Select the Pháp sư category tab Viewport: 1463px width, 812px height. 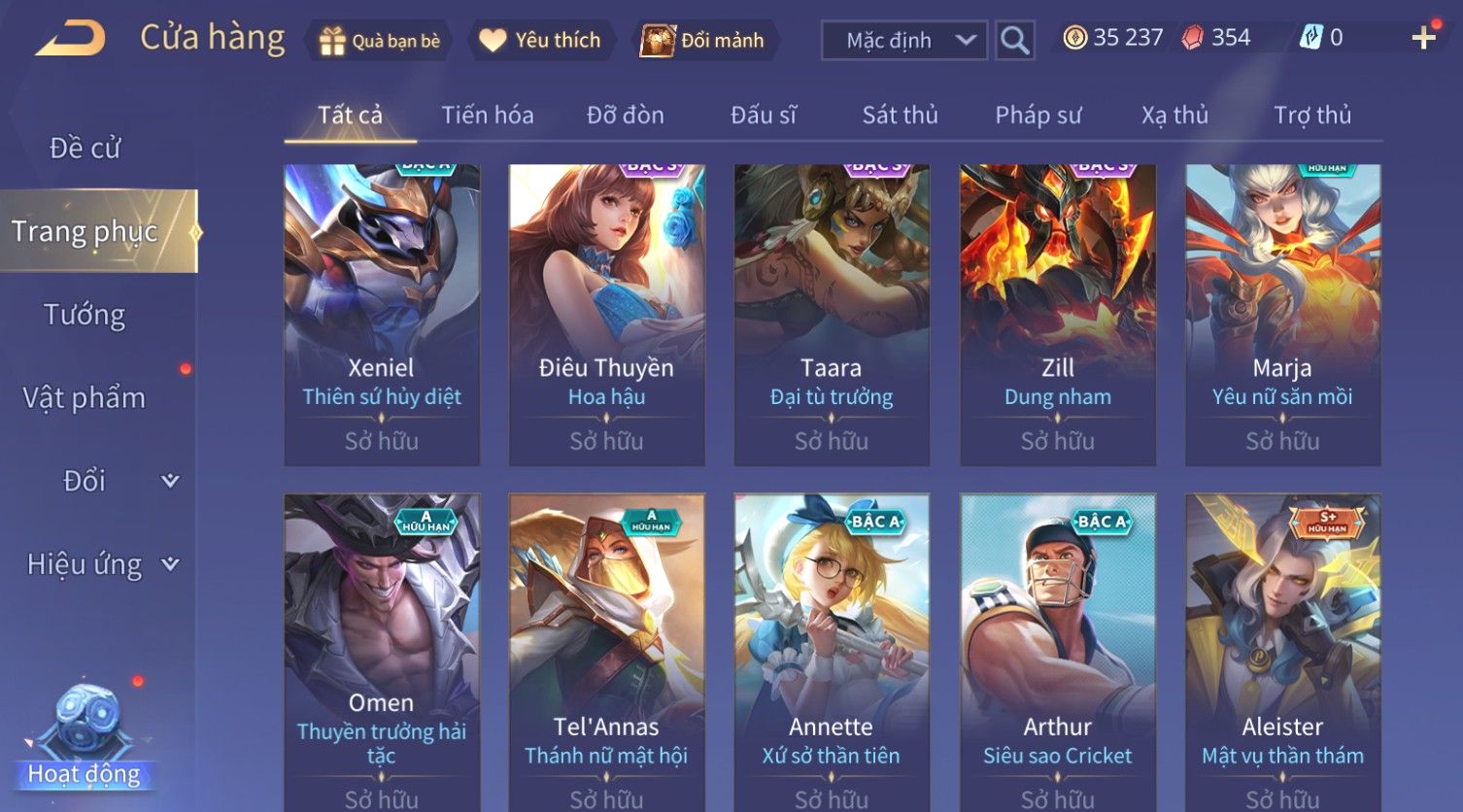[x=1038, y=116]
